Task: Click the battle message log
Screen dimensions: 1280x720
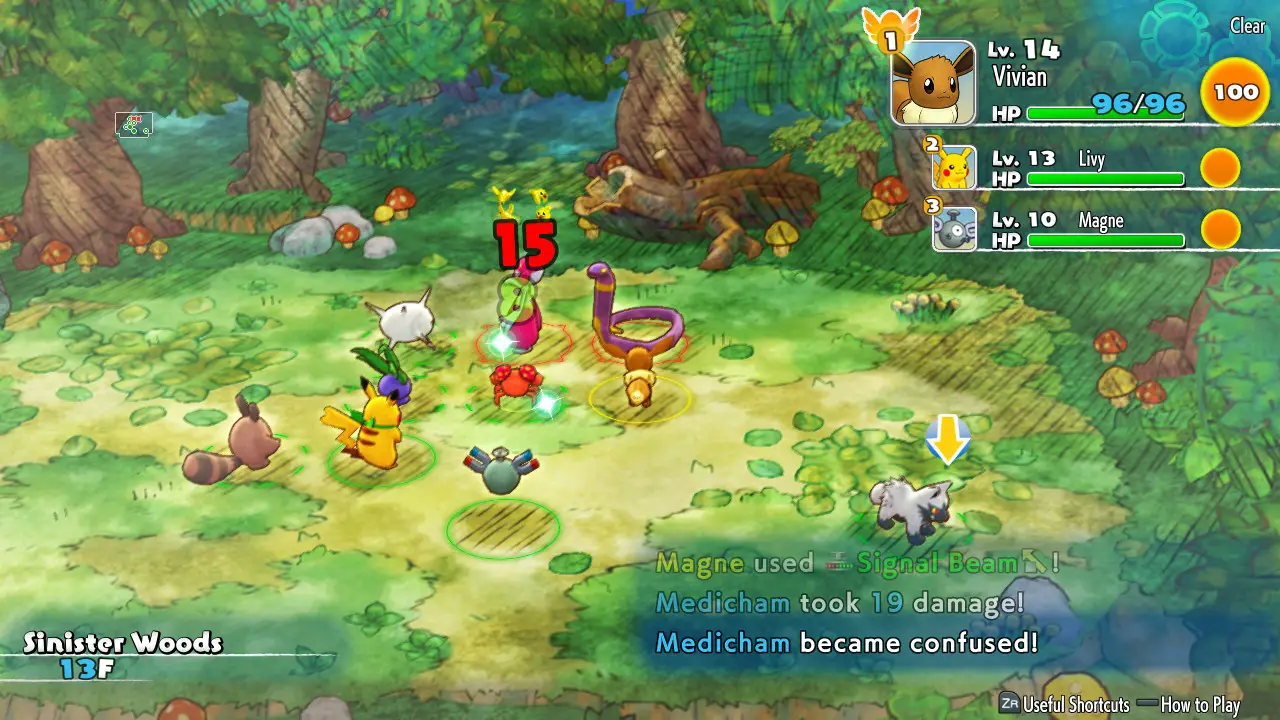Action: coord(850,603)
